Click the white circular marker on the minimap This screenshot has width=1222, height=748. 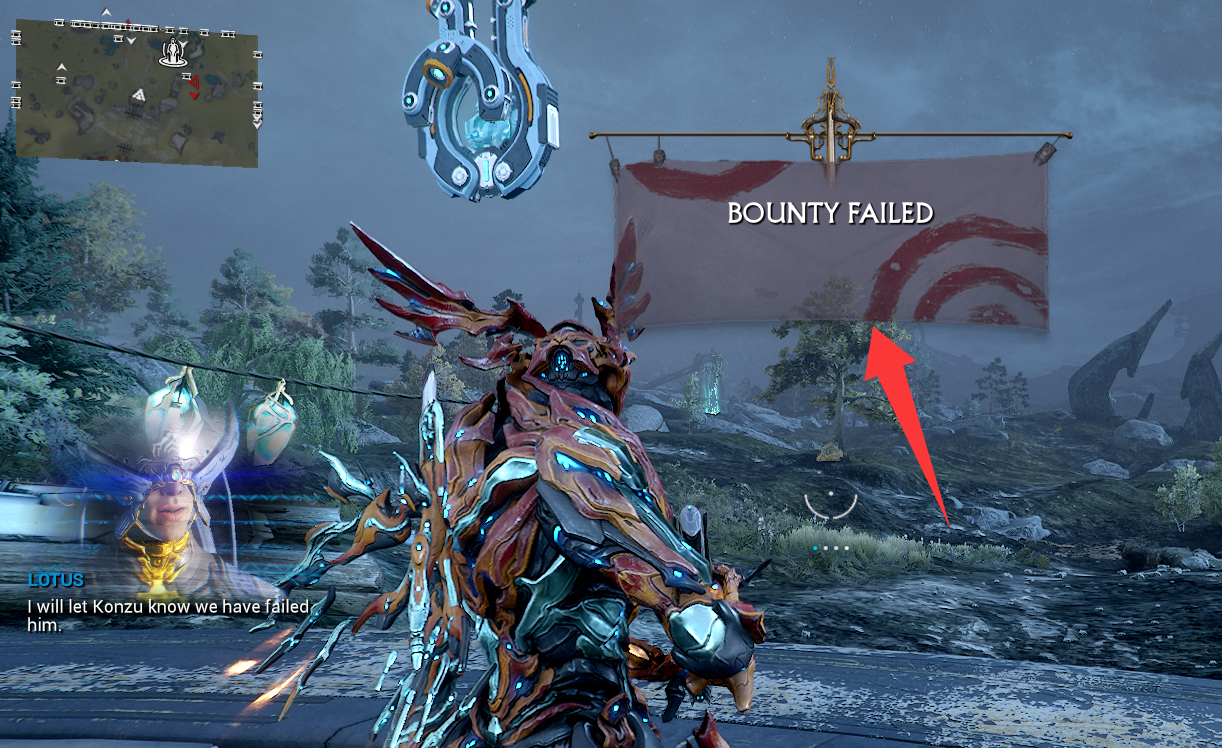click(175, 53)
